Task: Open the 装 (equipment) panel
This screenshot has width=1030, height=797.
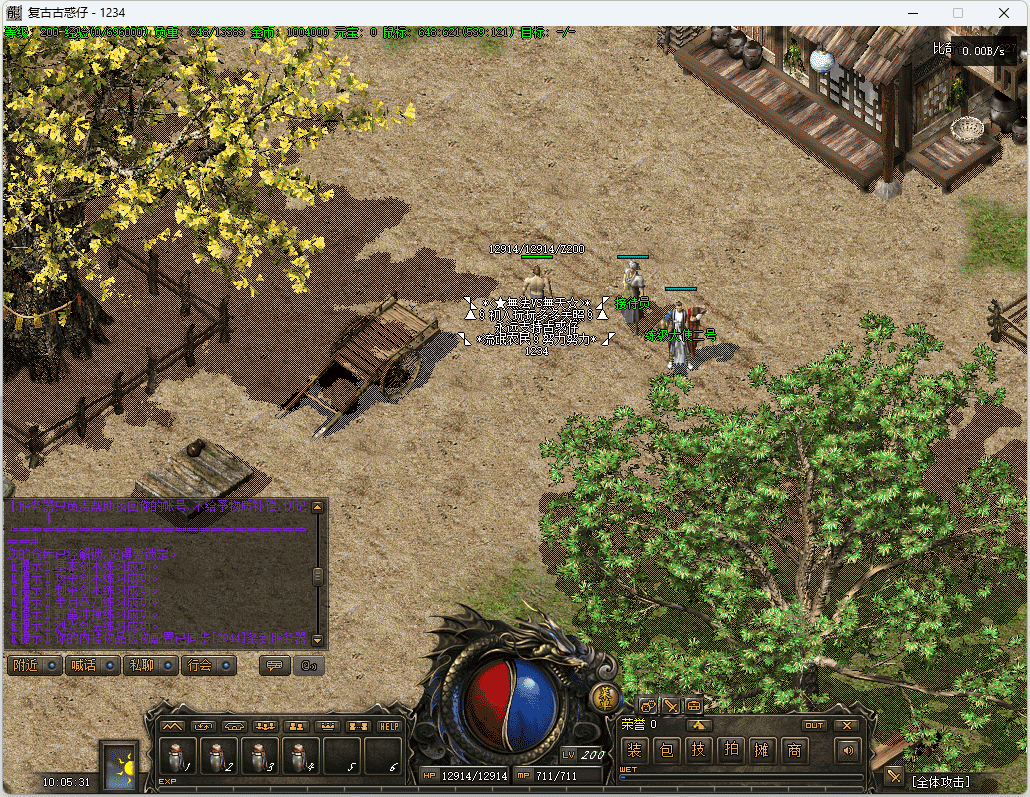Action: pos(635,750)
